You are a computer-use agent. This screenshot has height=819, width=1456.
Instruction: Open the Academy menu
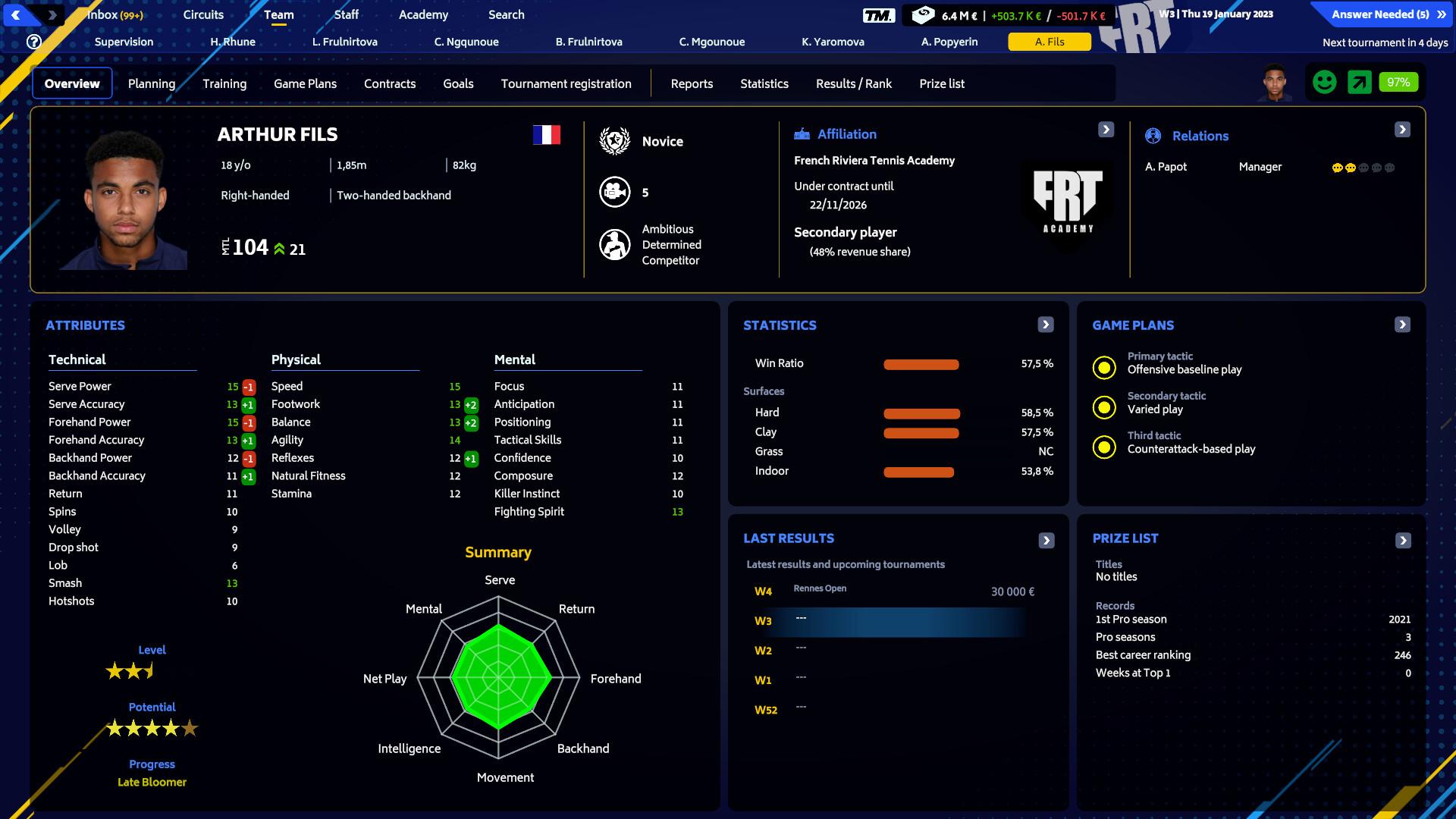pyautogui.click(x=423, y=14)
